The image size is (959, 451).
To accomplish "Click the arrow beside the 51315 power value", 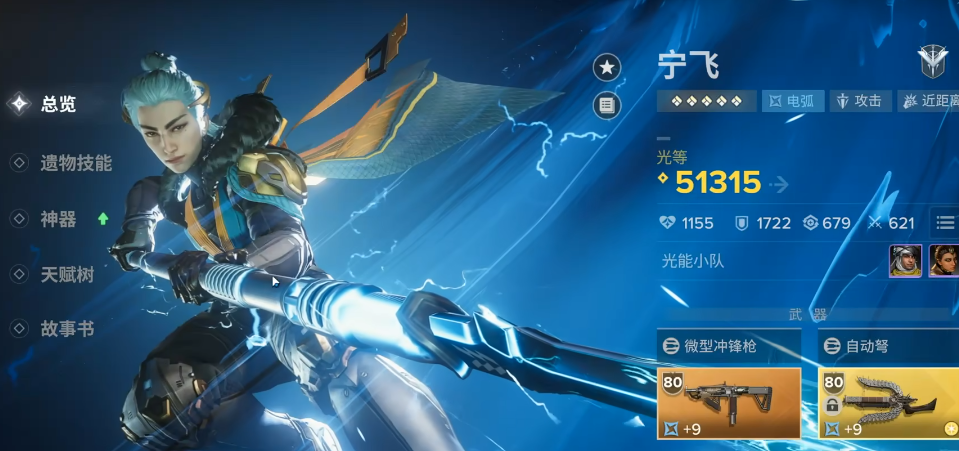I will (x=779, y=184).
